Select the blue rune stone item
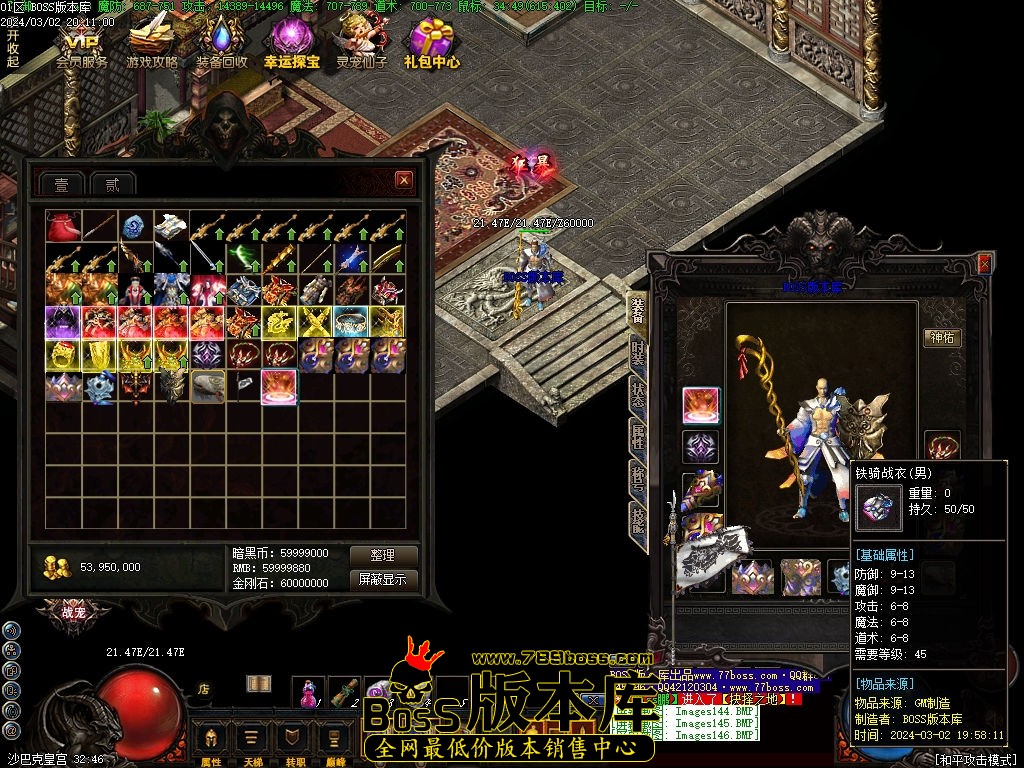Image resolution: width=1024 pixels, height=768 pixels. pos(135,226)
